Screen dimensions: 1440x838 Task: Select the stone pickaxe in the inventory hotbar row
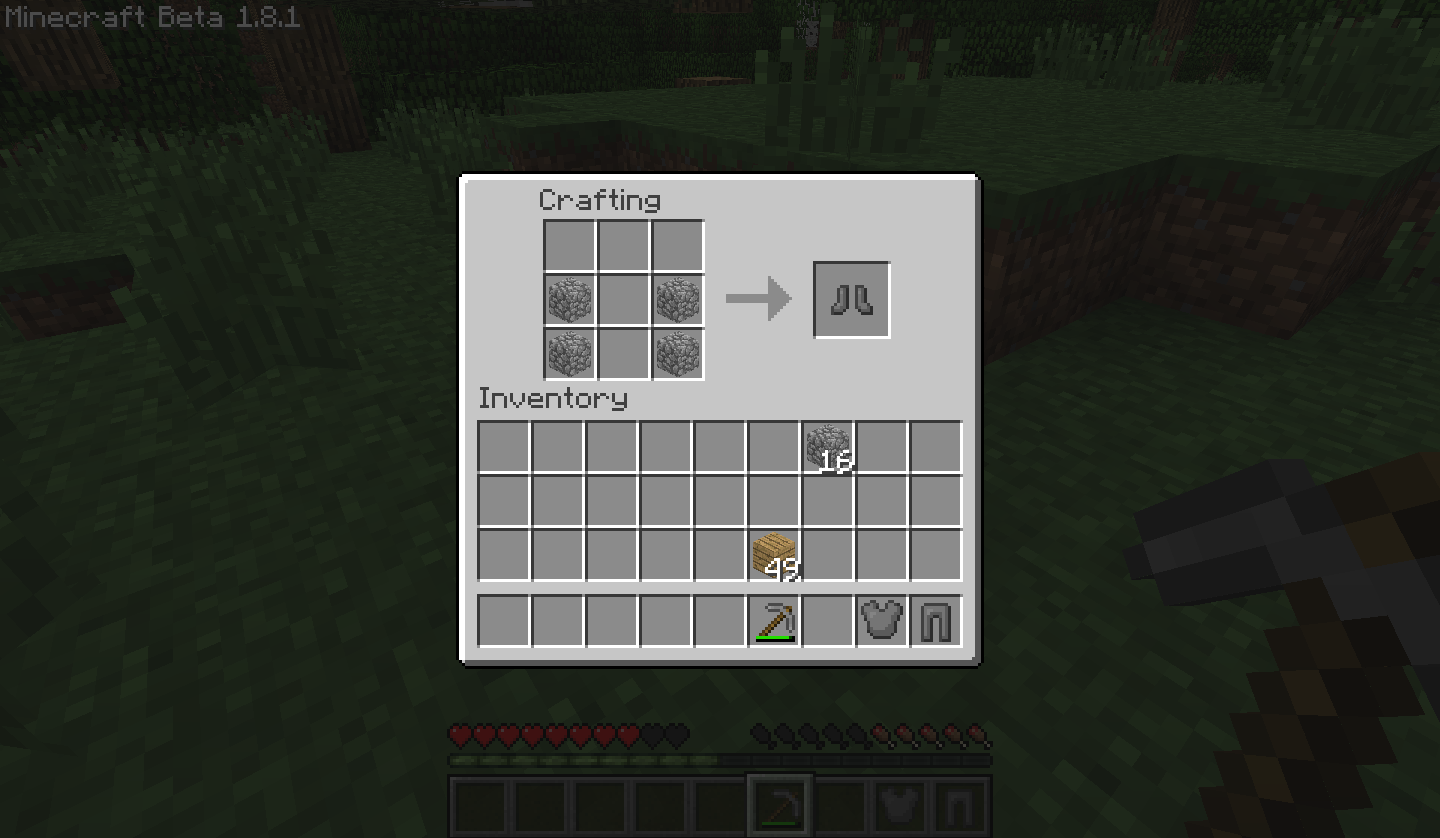click(772, 620)
